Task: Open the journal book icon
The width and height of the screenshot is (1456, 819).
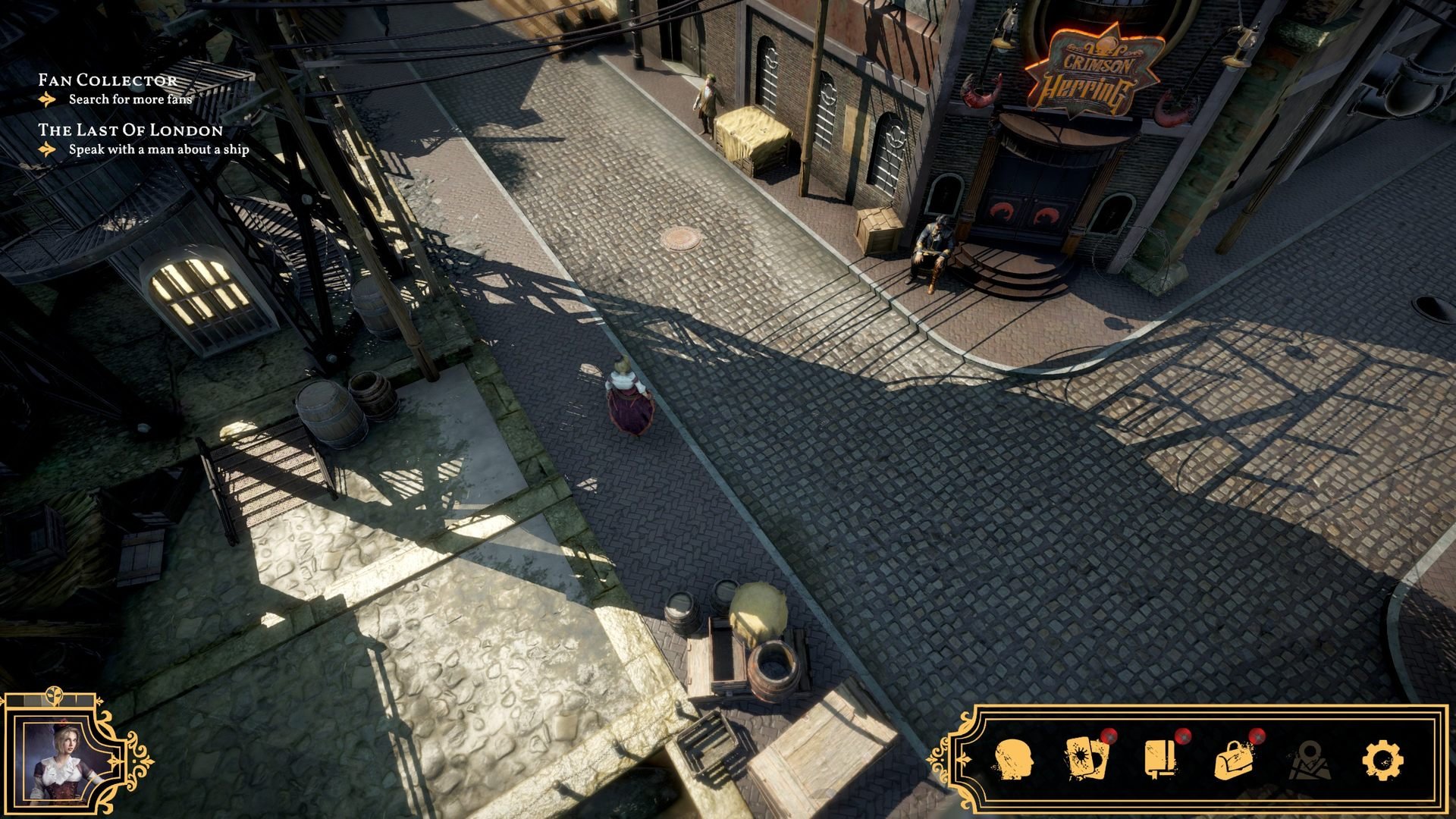Action: [1159, 758]
